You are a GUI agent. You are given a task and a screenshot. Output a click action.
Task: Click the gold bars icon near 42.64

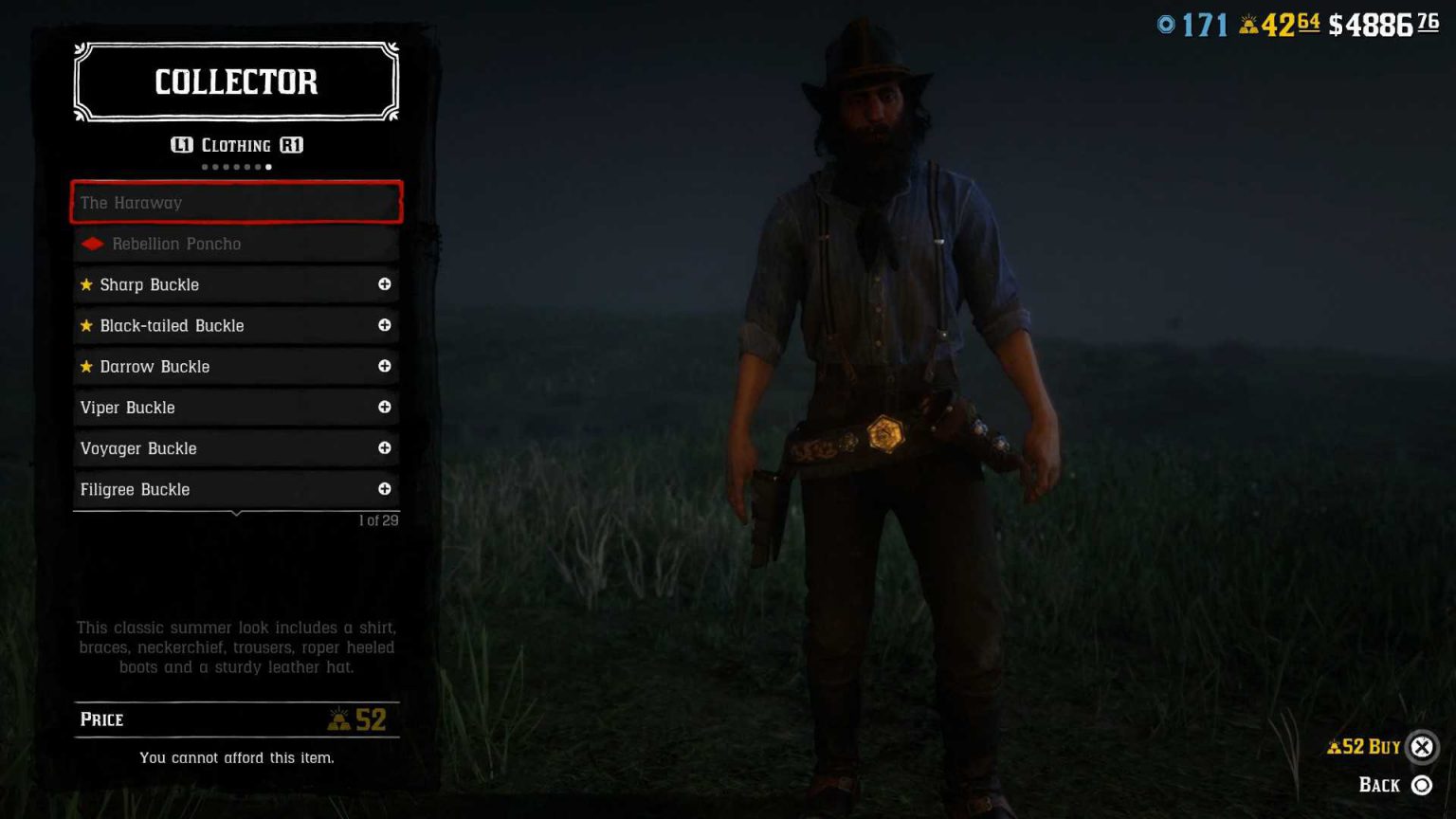point(1248,24)
